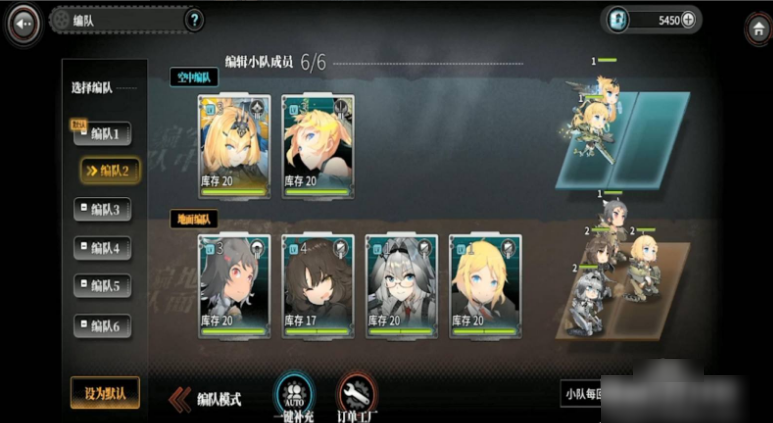Screen dimensions: 773x423
Task: Pick the grey-haired ground unit card numbered 3
Action: pos(234,287)
